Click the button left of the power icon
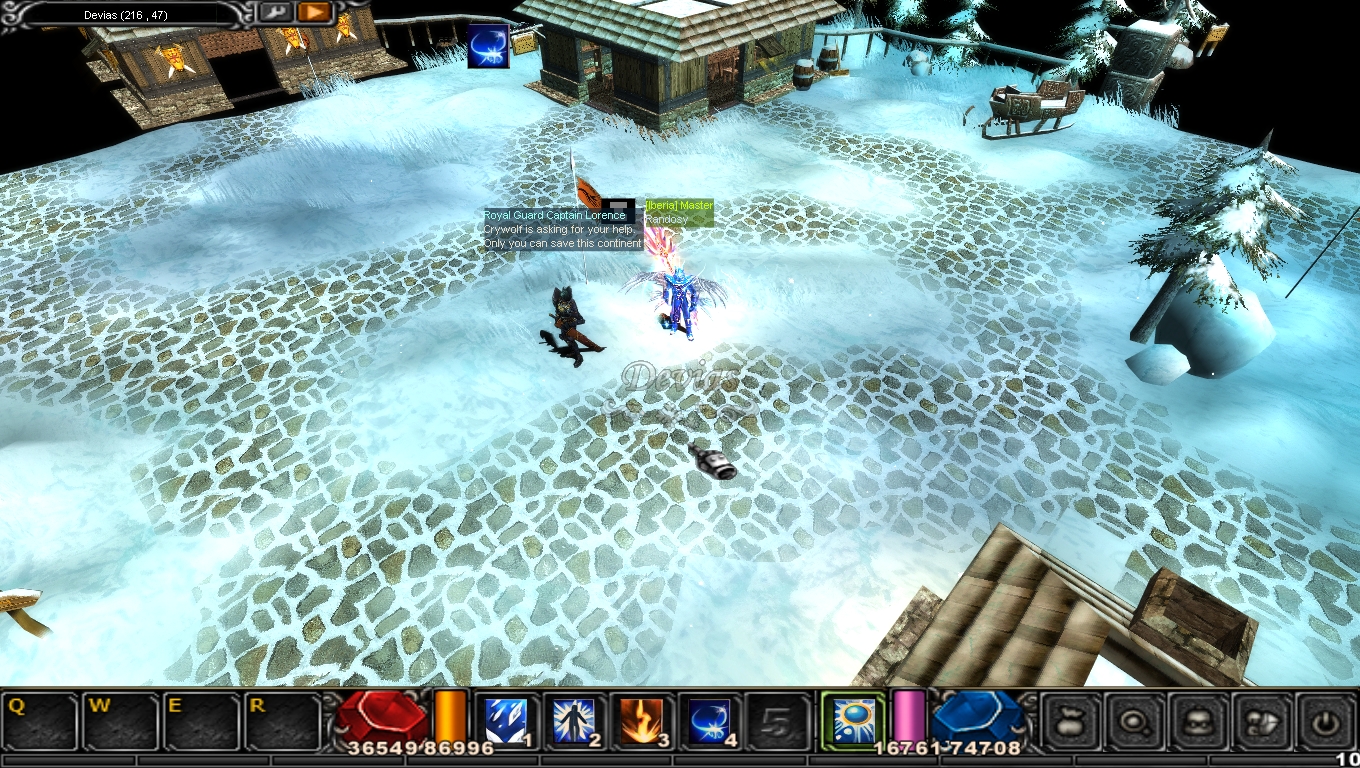The image size is (1360, 768). coord(1263,721)
